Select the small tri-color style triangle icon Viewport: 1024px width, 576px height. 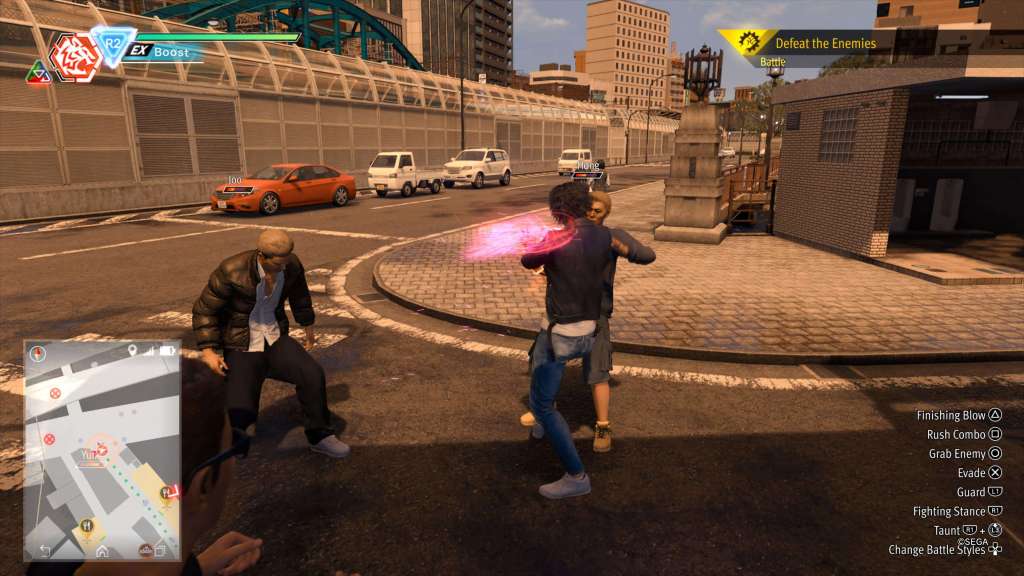pos(39,73)
